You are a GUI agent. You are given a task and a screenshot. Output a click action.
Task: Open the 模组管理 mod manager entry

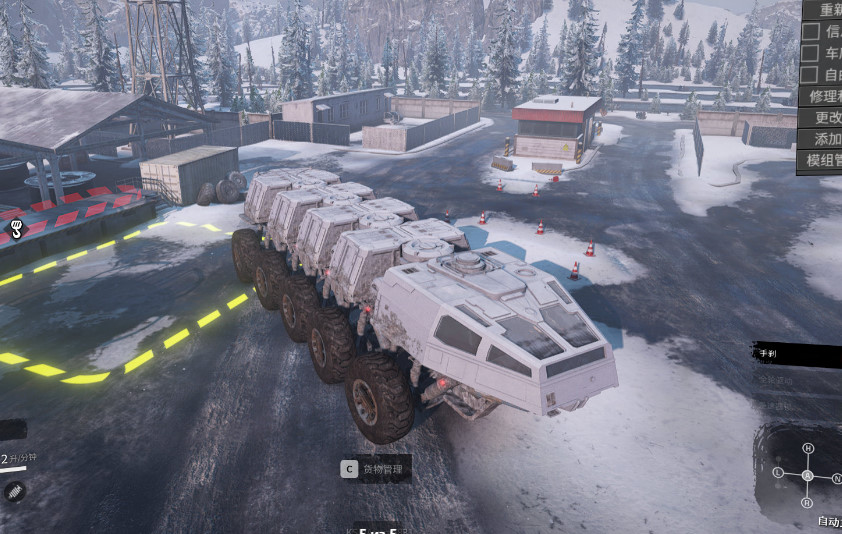(x=822, y=160)
